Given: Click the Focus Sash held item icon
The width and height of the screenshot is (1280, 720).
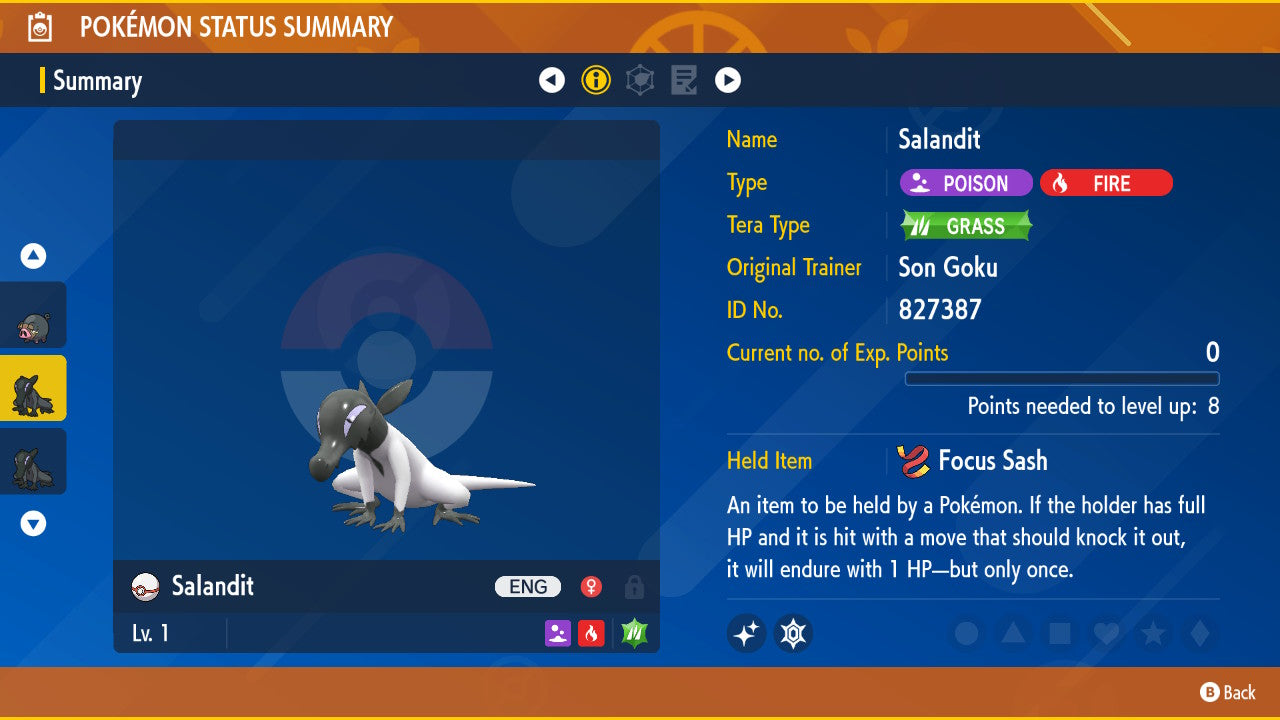Looking at the screenshot, I should click(x=913, y=460).
